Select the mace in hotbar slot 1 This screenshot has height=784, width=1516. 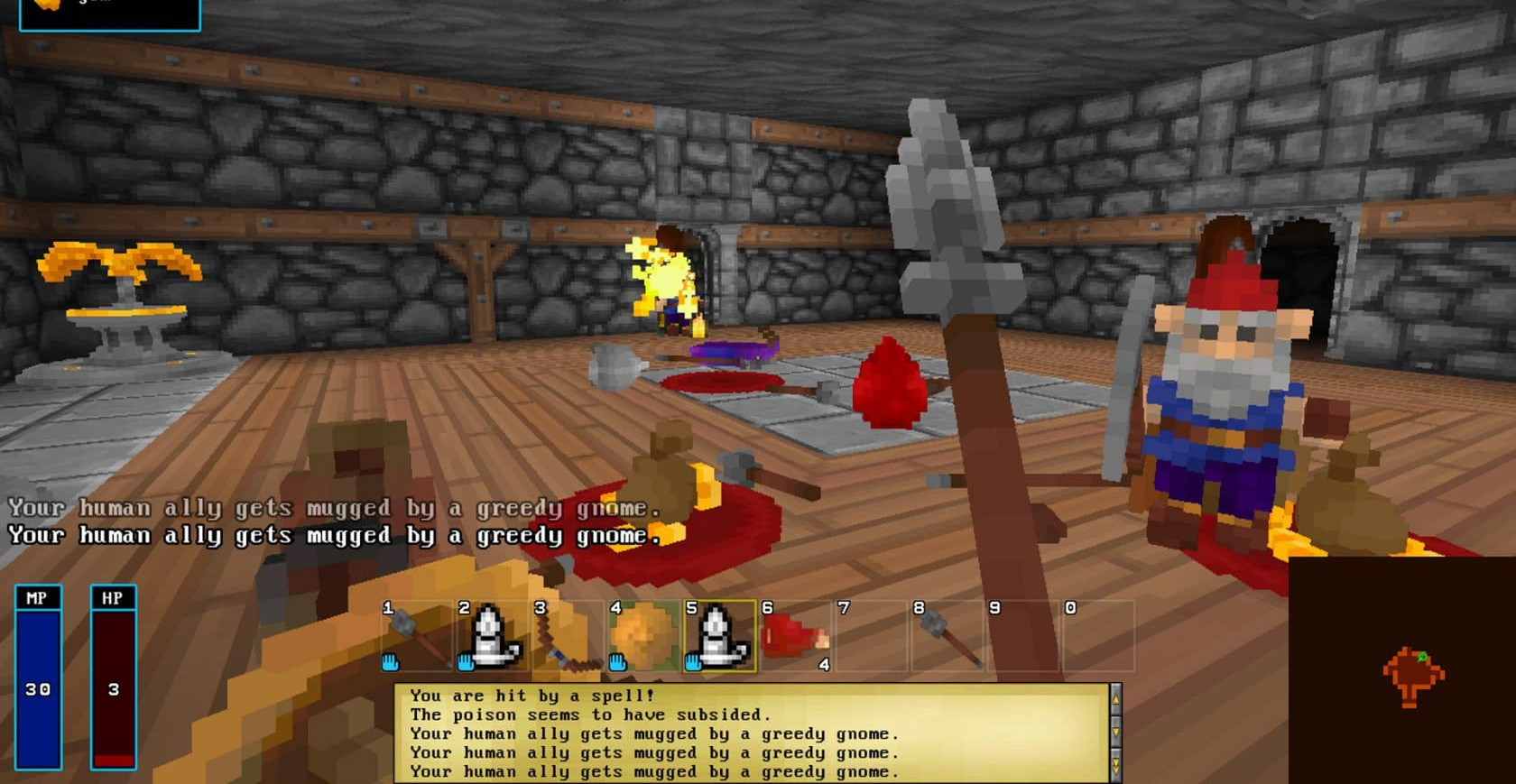click(x=416, y=636)
